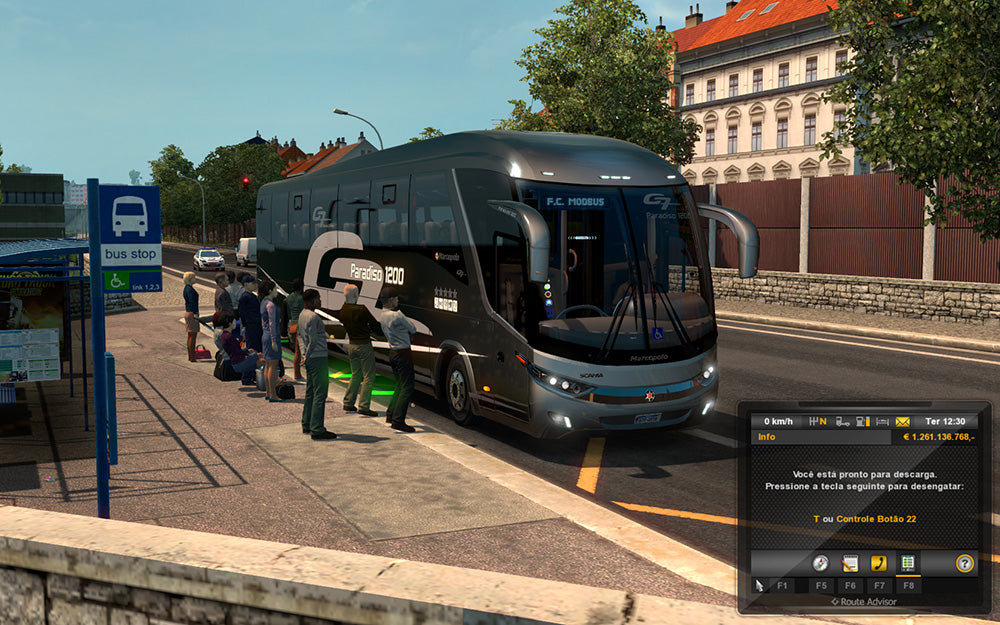Select the info checklist tab
Screen dimensions: 1000x625
[x=908, y=563]
